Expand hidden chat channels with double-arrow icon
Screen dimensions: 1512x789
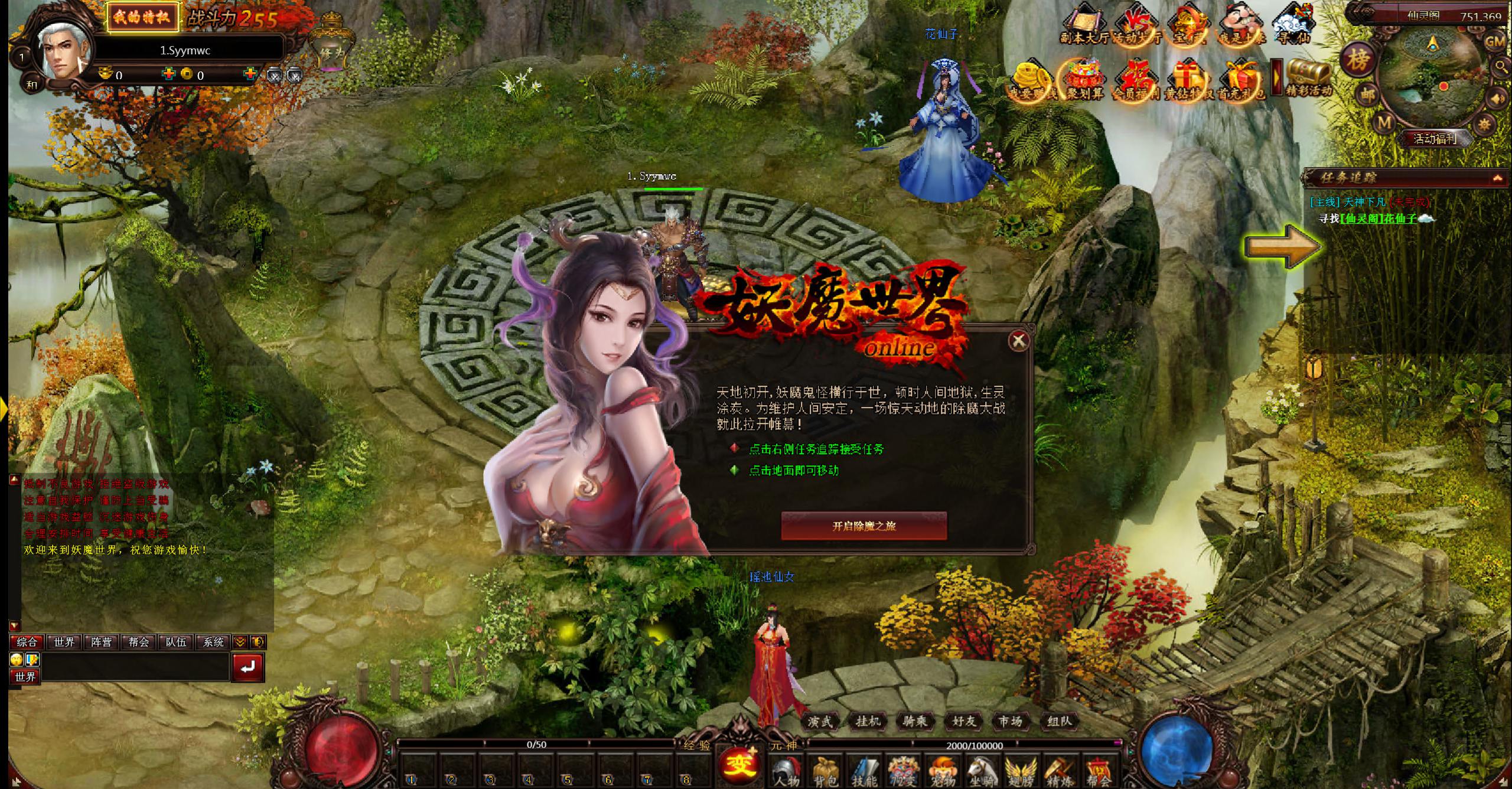coord(240,642)
